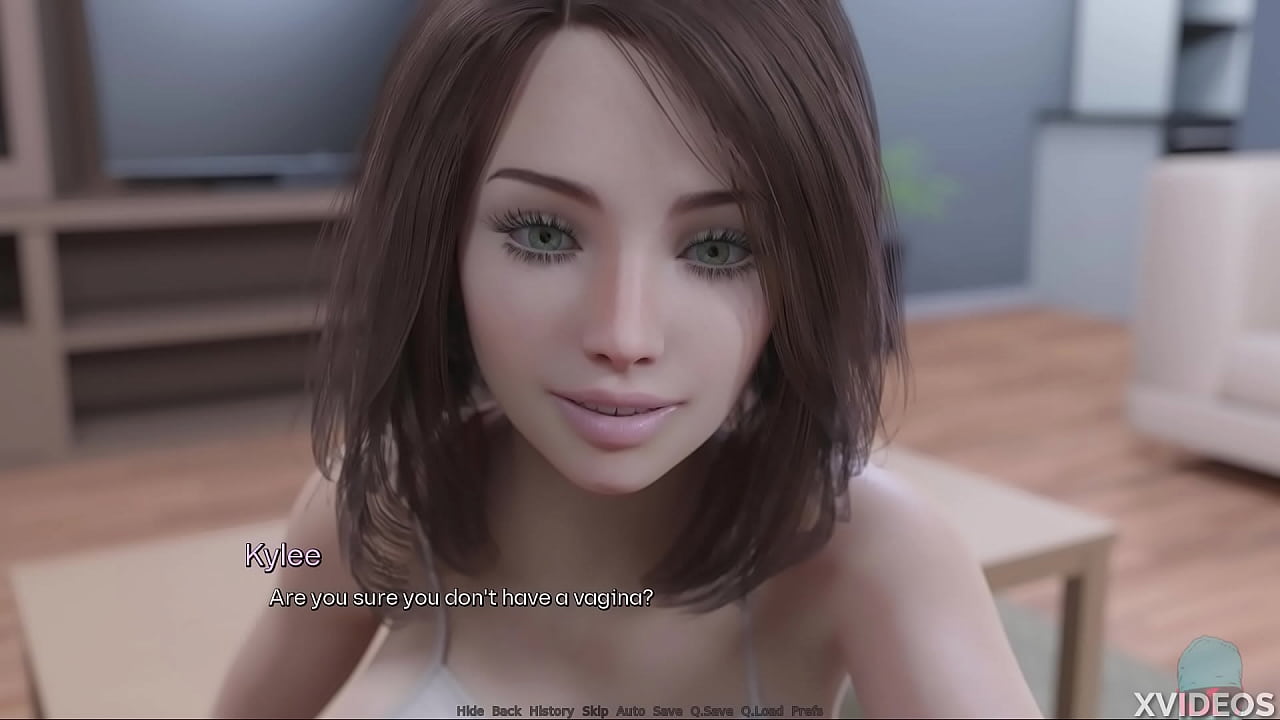The image size is (1280, 720).
Task: Click the scene to continue the story
Action: (640, 300)
